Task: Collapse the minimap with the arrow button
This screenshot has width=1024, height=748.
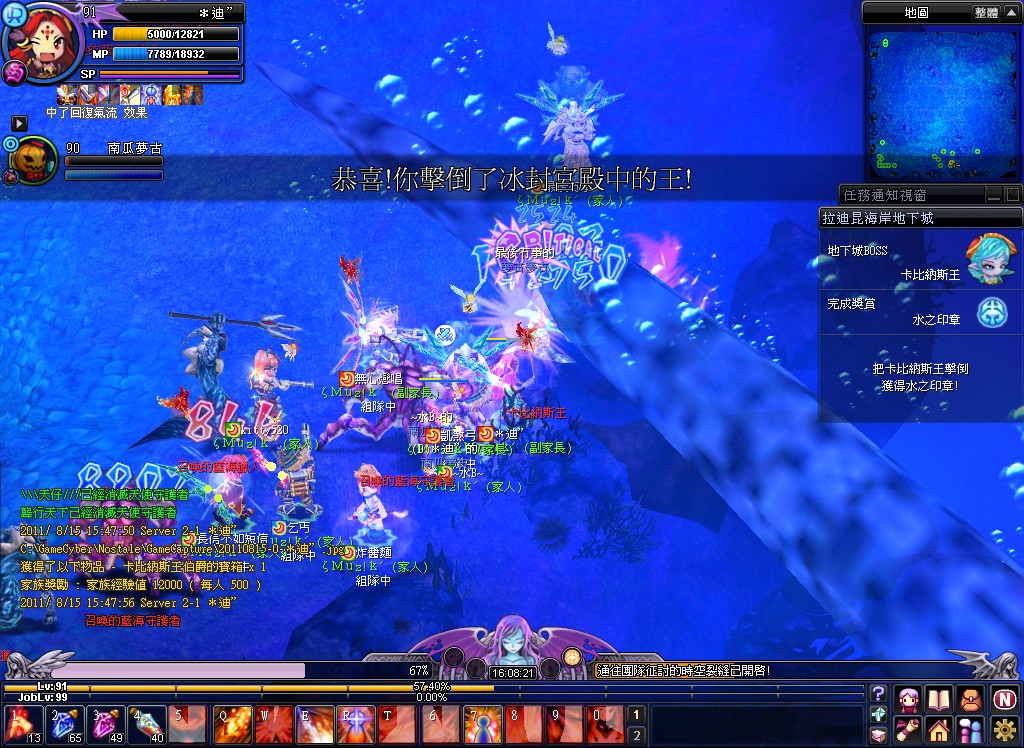Action: tap(1012, 12)
